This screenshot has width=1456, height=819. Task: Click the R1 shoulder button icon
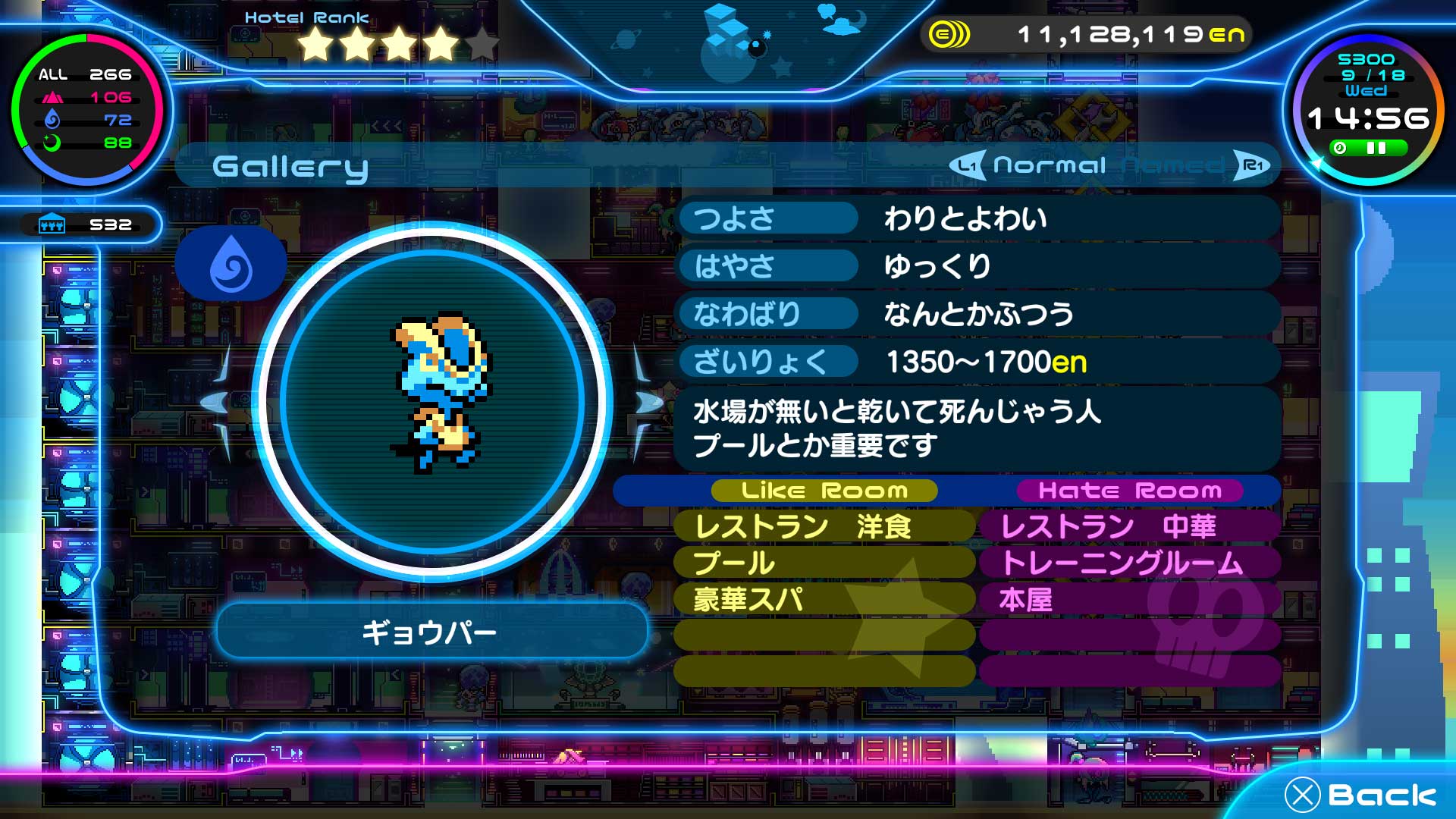point(1253,165)
